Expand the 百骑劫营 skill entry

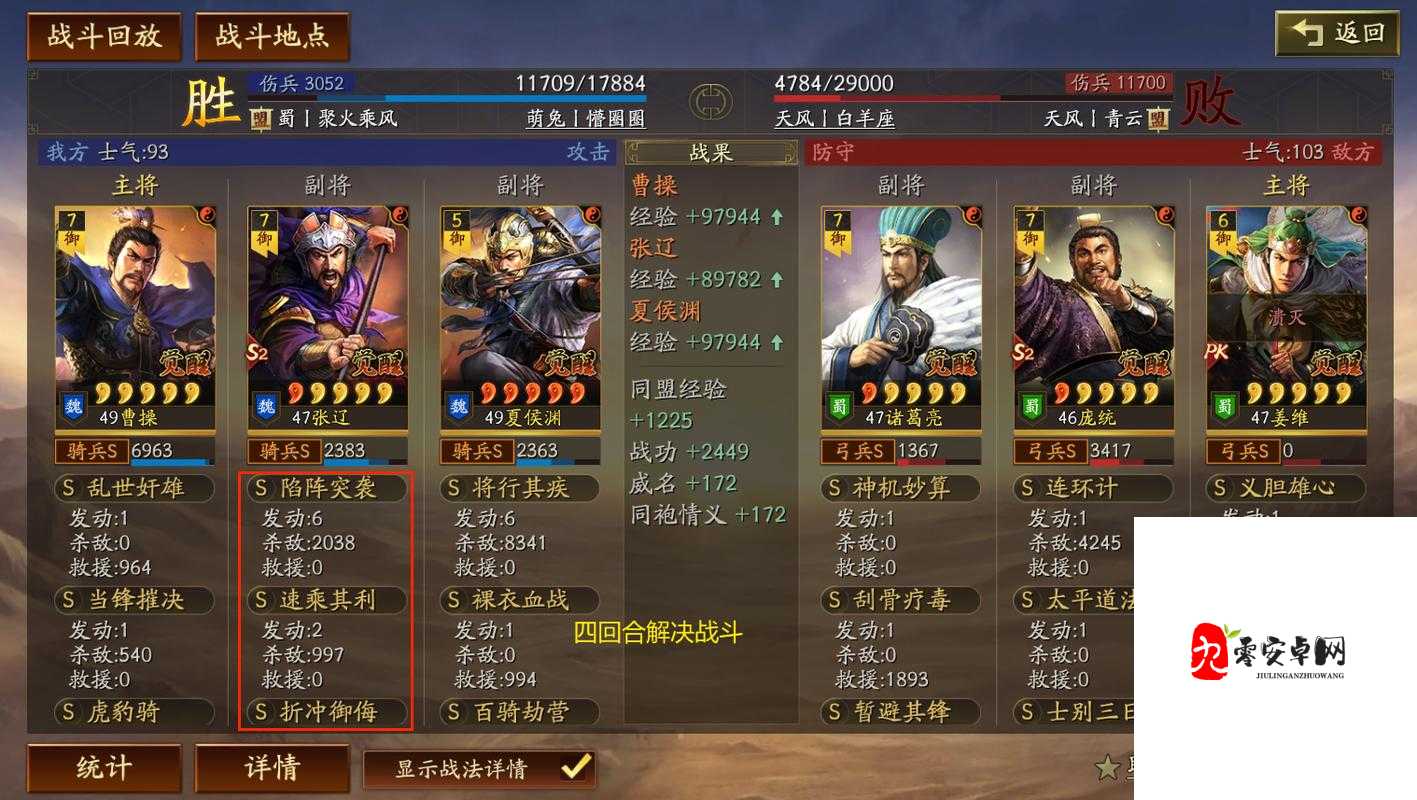[520, 712]
